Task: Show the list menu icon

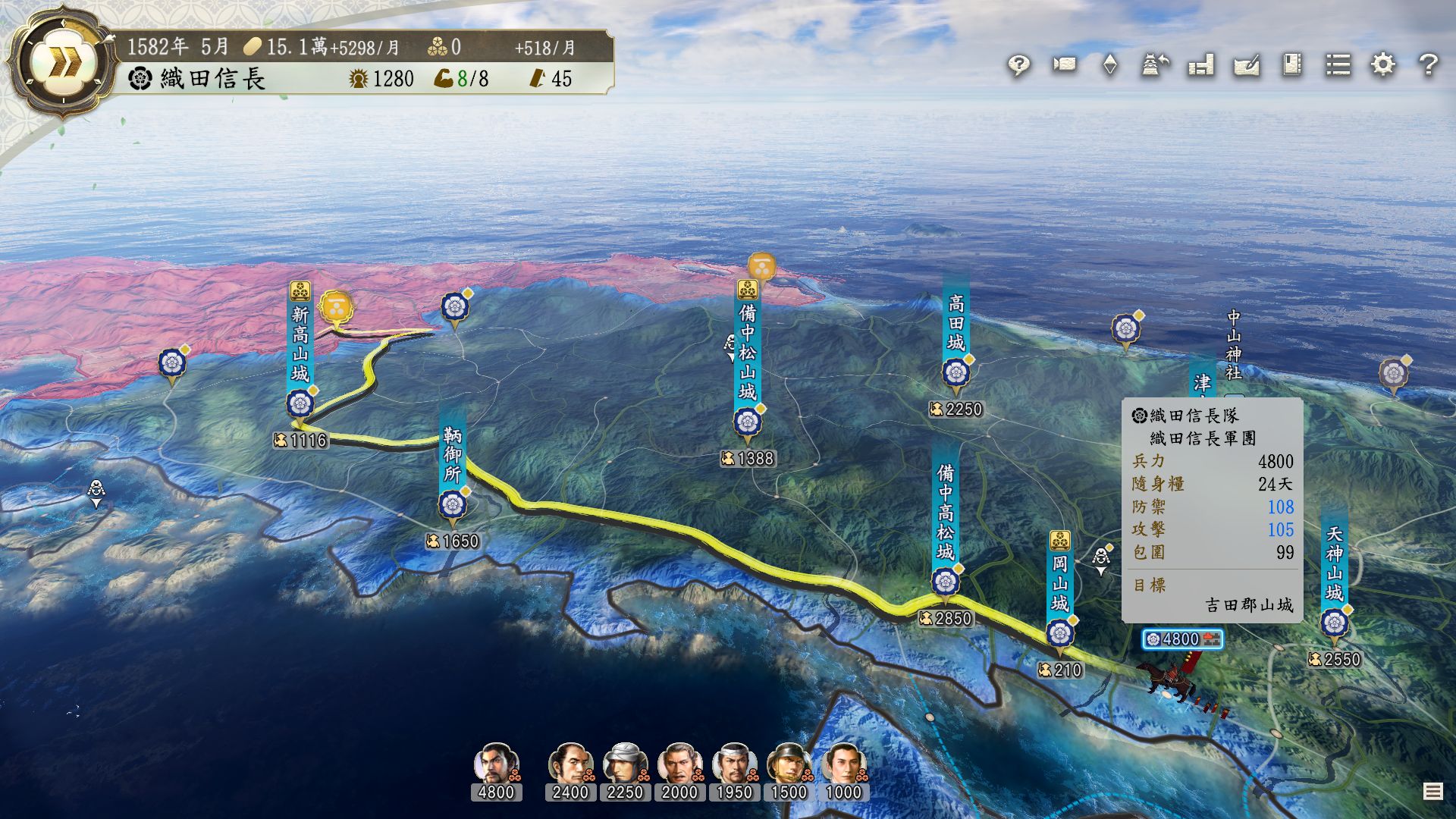Action: 1338,64
